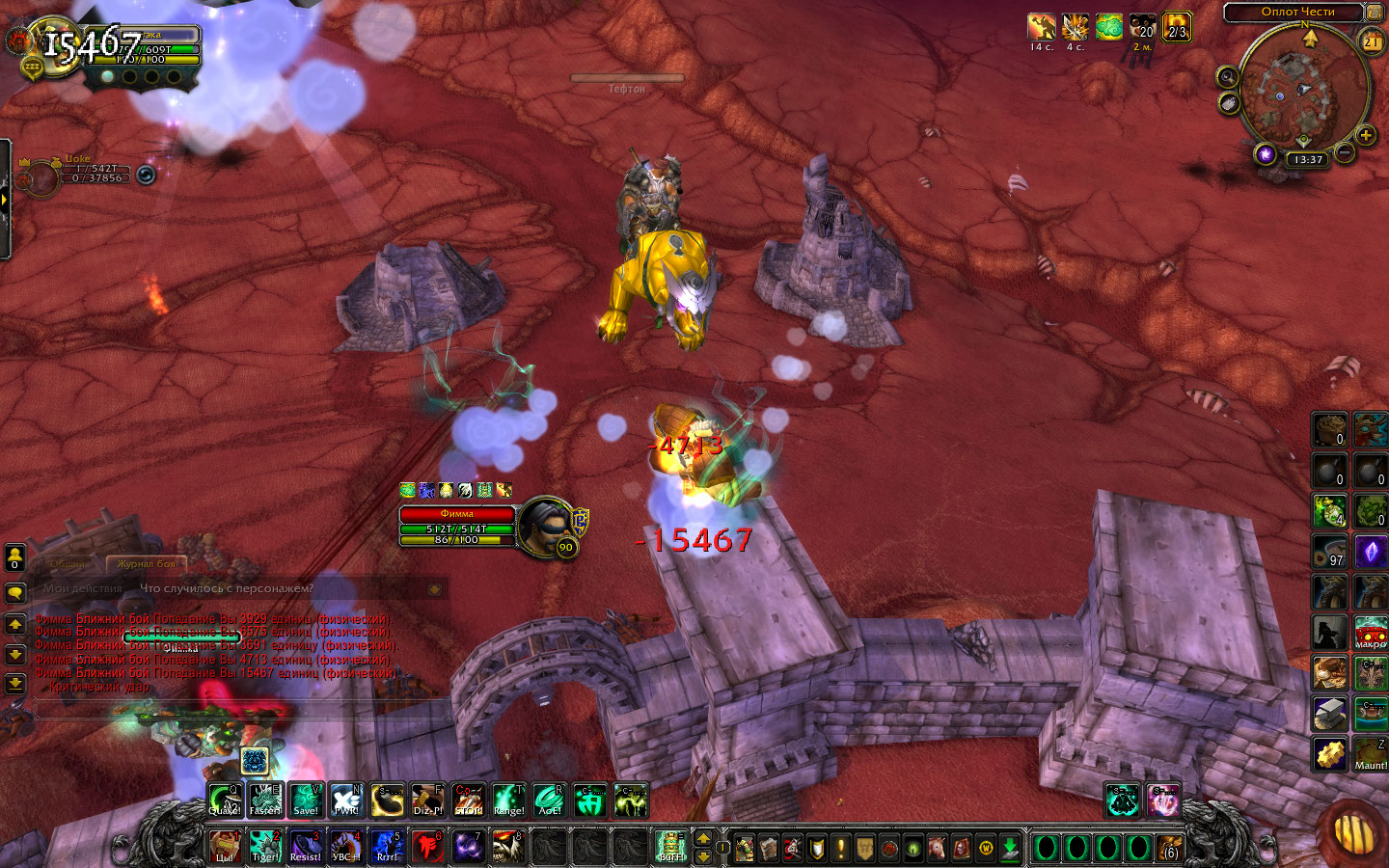Open the minimap clock showing 13:37
The image size is (1389, 868).
point(1308,159)
